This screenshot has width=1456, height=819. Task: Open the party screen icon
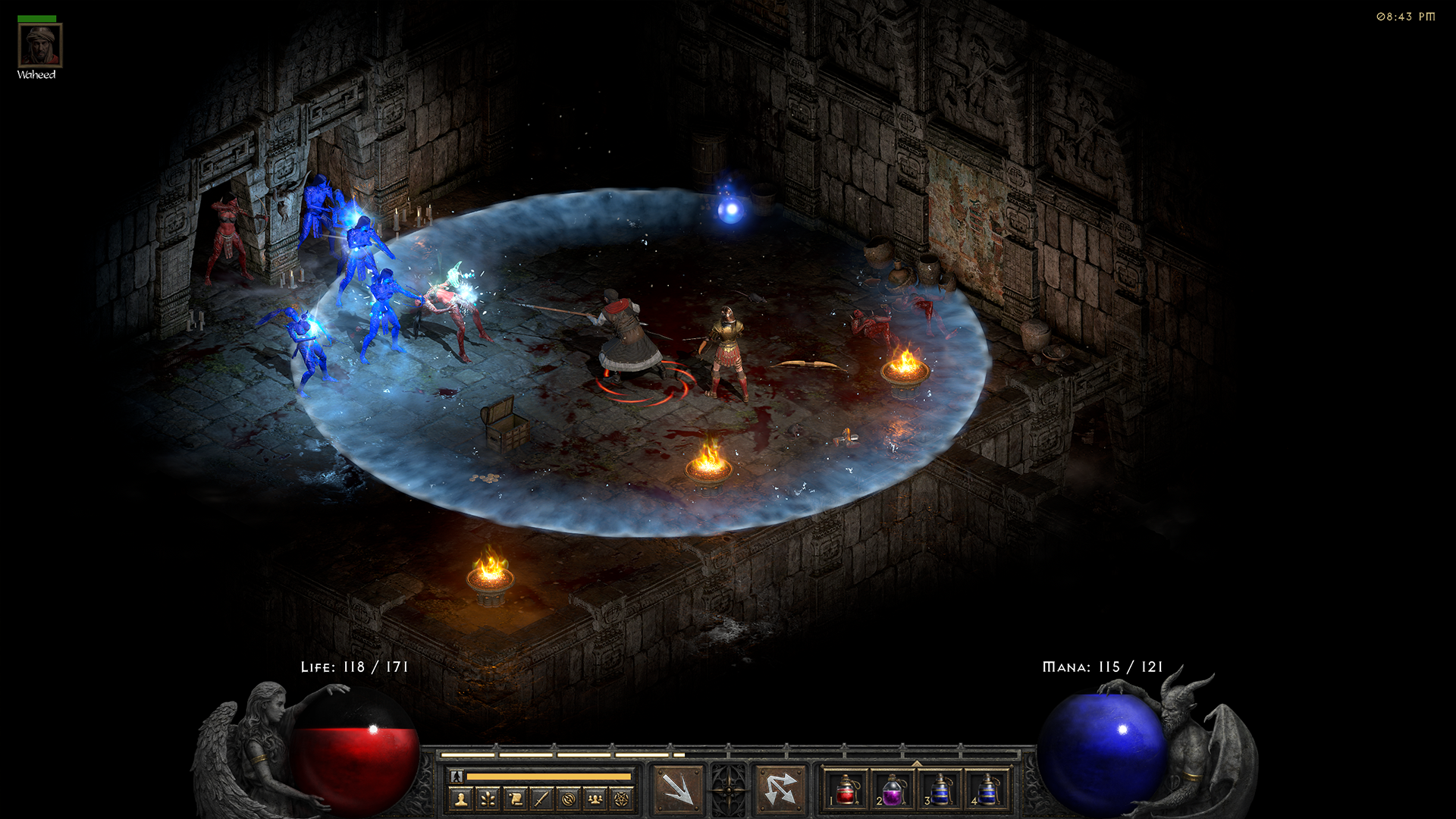(595, 799)
